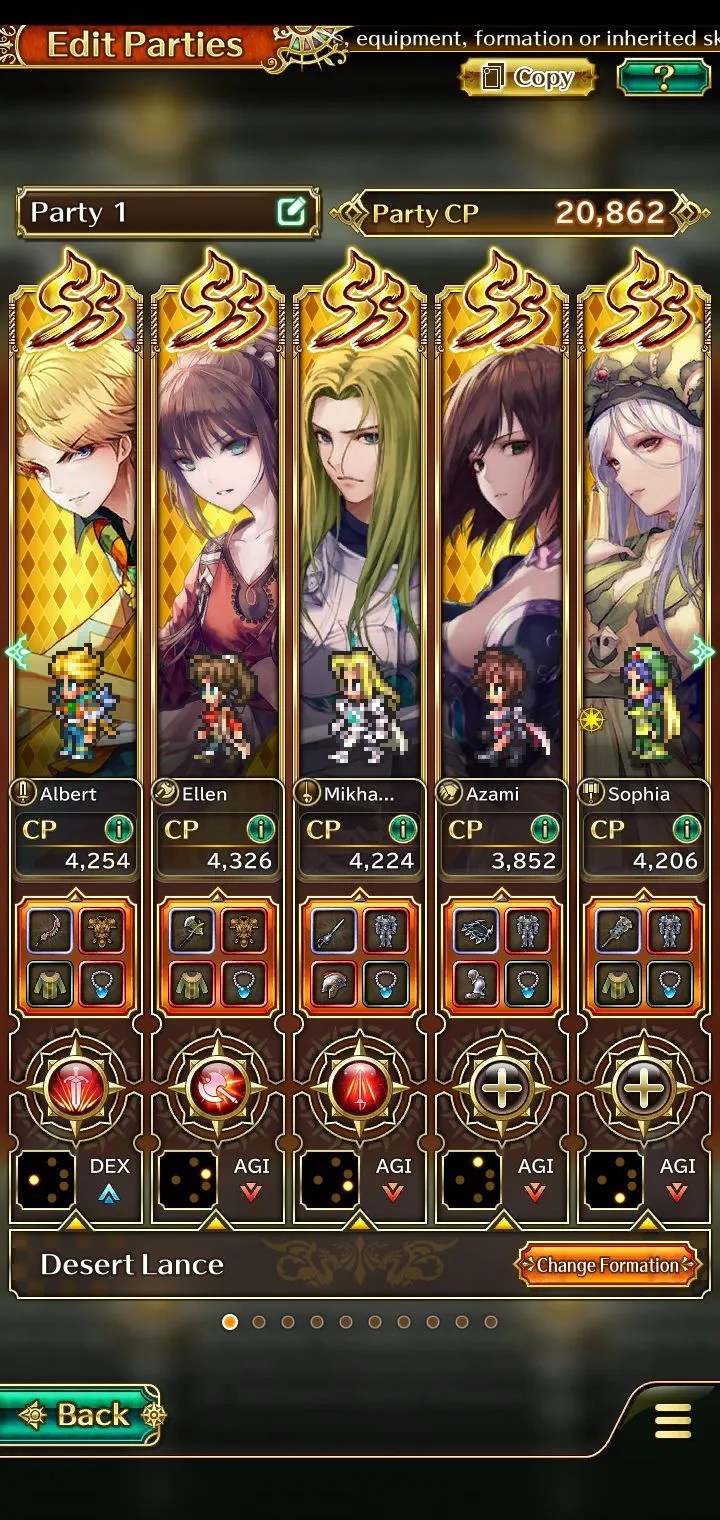Open Ellen's equipment panel
This screenshot has width=720, height=1520.
[x=218, y=957]
